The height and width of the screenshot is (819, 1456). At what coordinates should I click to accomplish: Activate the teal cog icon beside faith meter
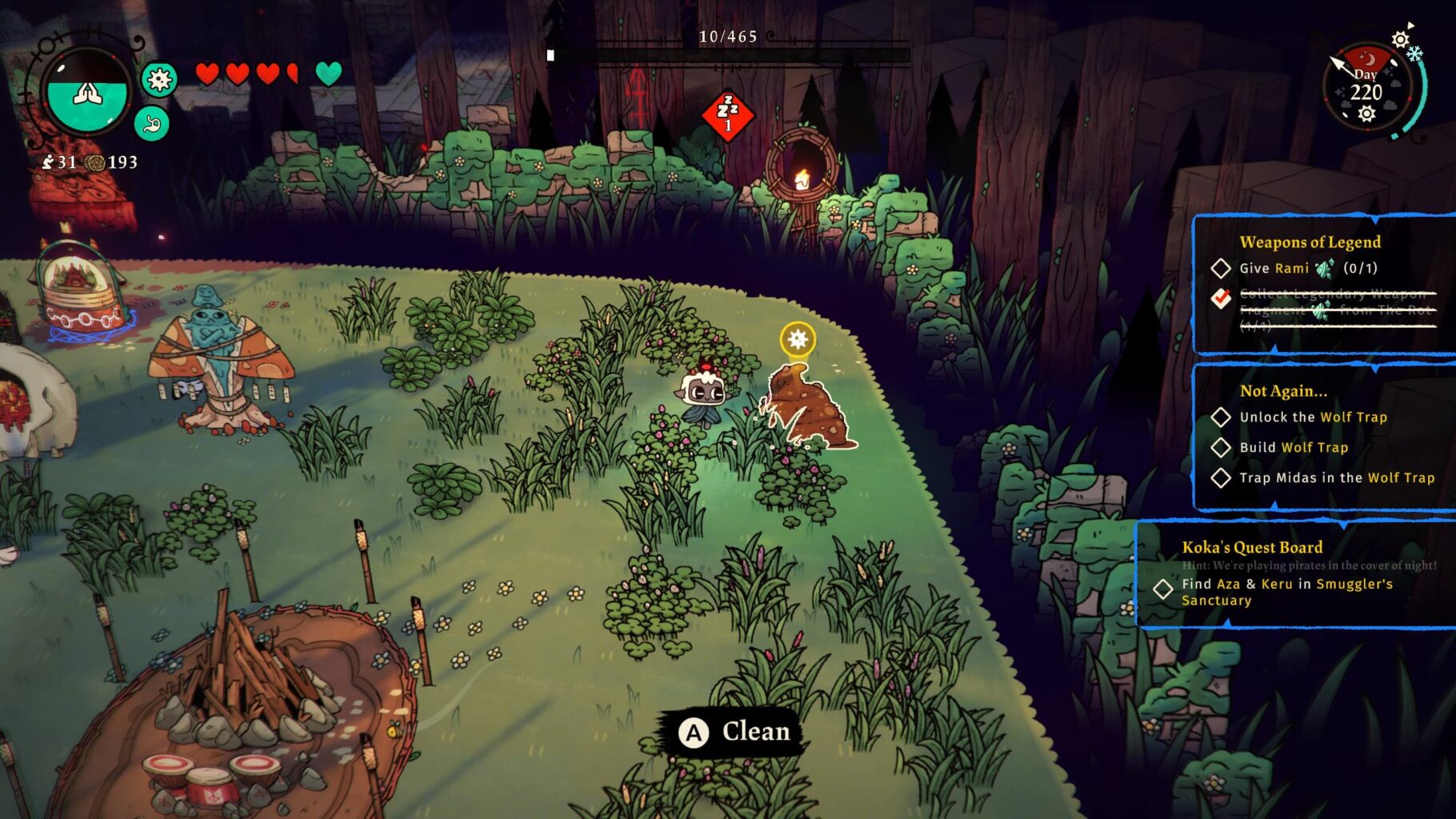tap(159, 79)
